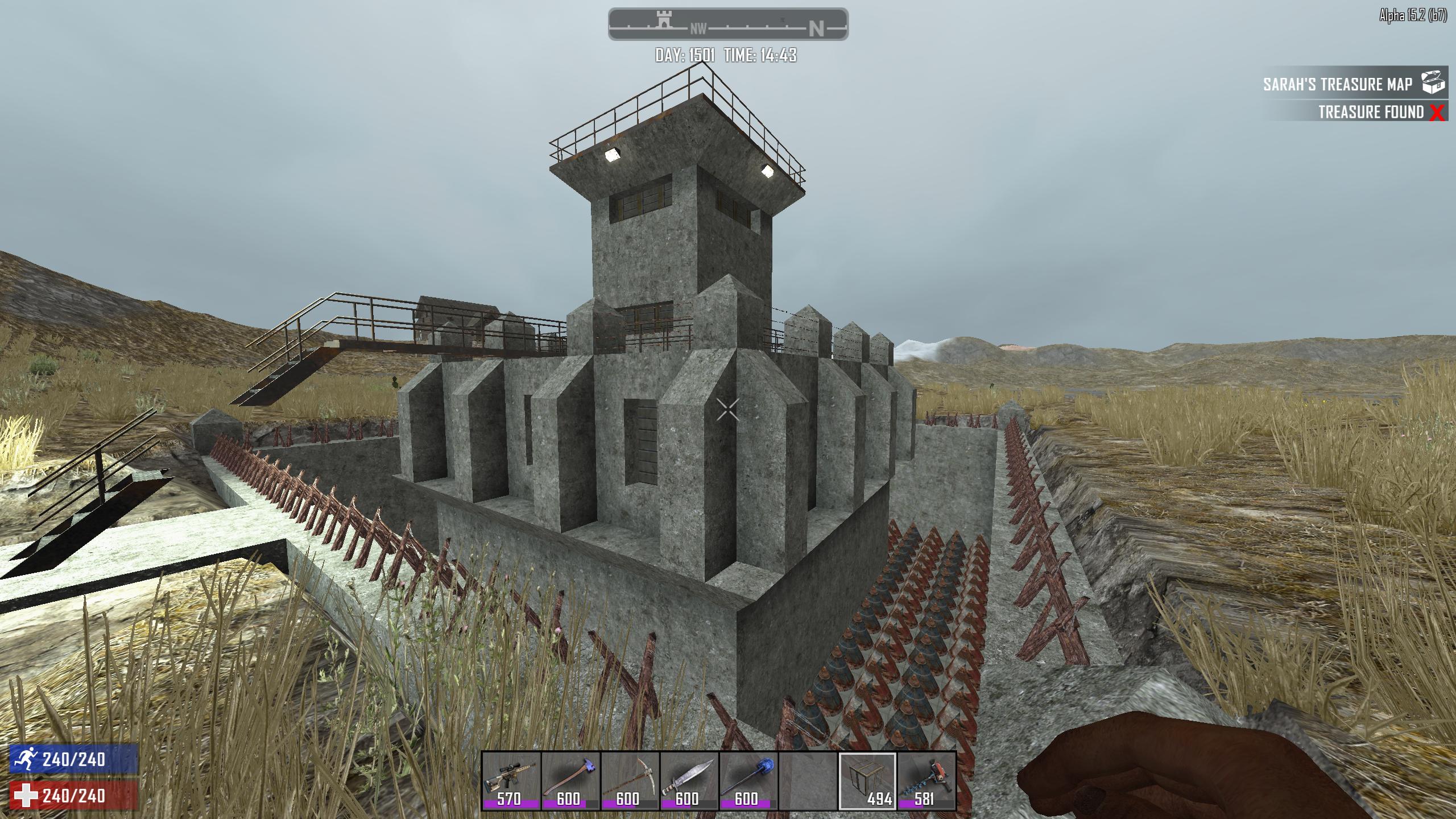Viewport: 1456px width, 819px height.
Task: Click the empty hotbar slot
Action: click(807, 780)
